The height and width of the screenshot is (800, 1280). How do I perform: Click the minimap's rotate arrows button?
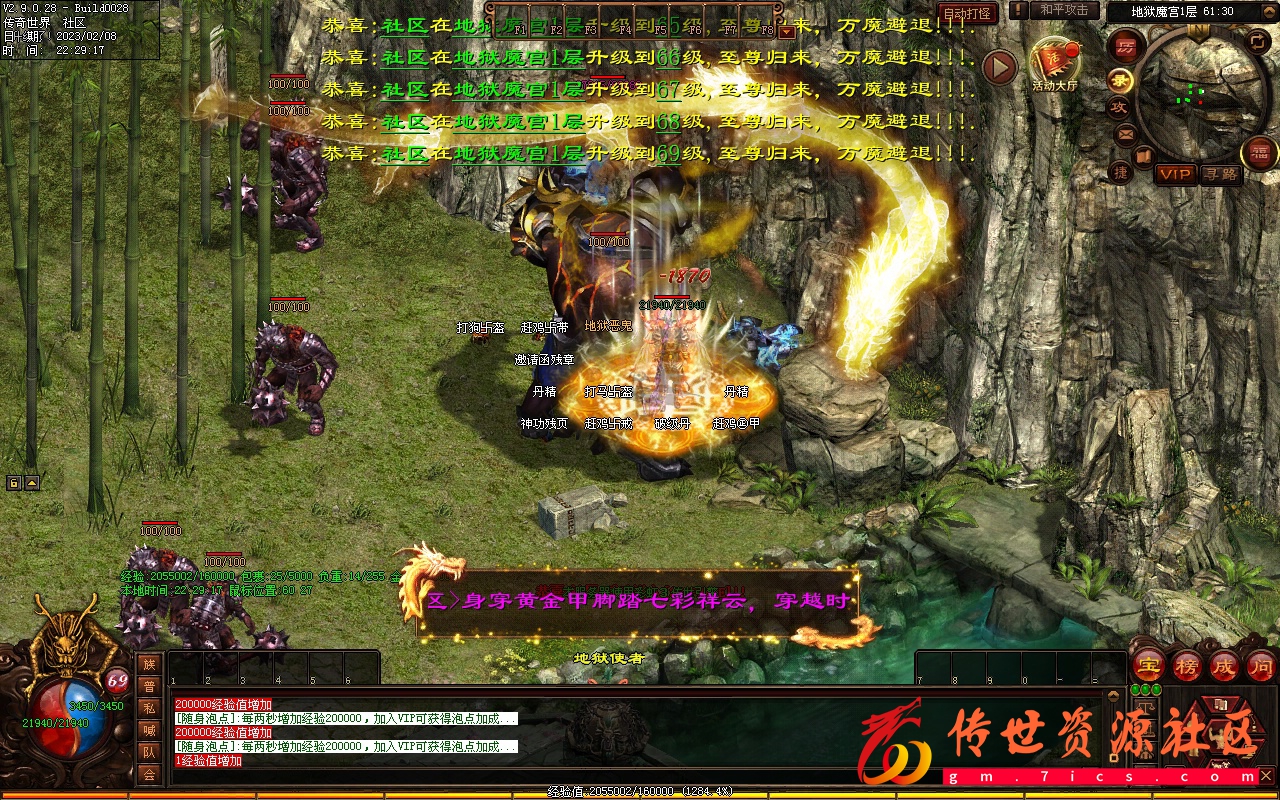click(x=1258, y=41)
